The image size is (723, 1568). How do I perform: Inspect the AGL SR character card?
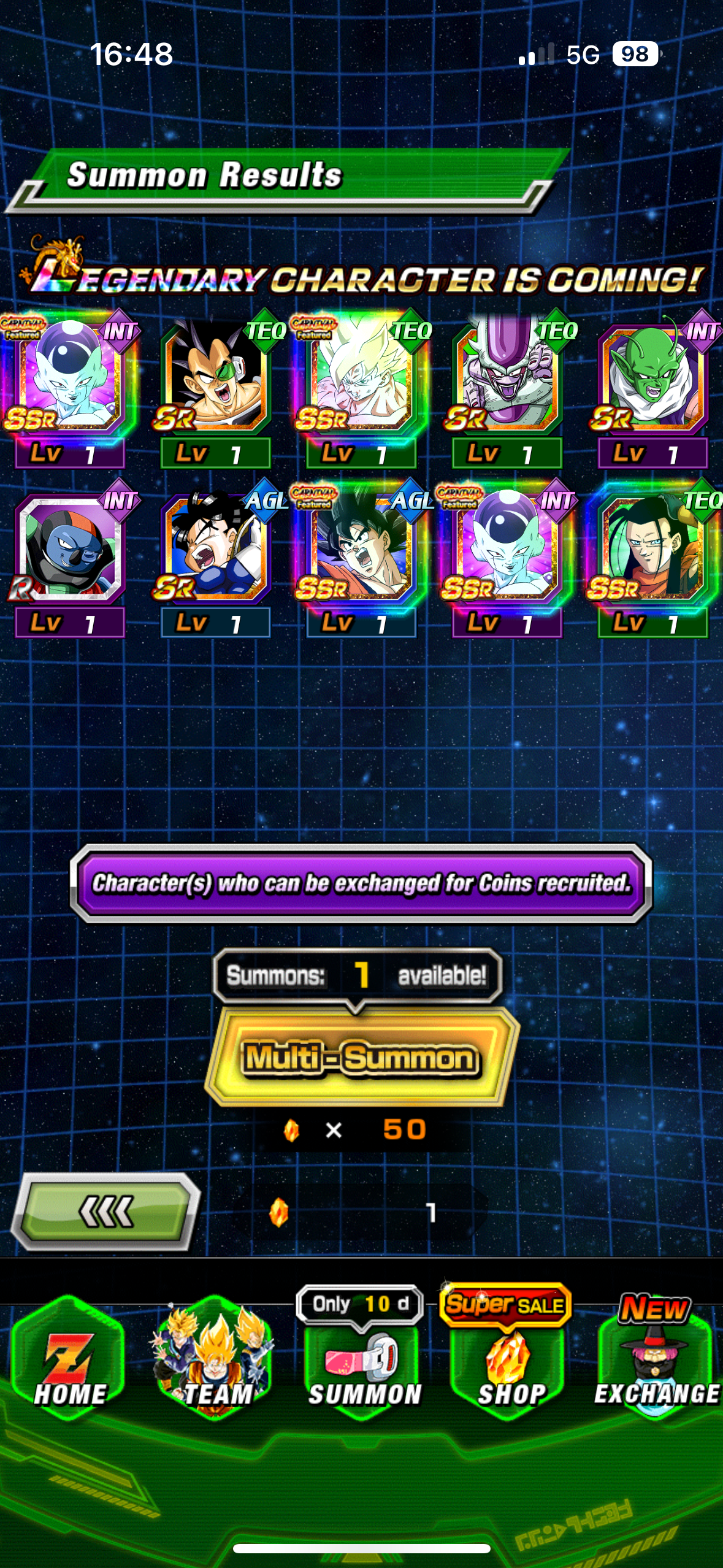point(215,550)
